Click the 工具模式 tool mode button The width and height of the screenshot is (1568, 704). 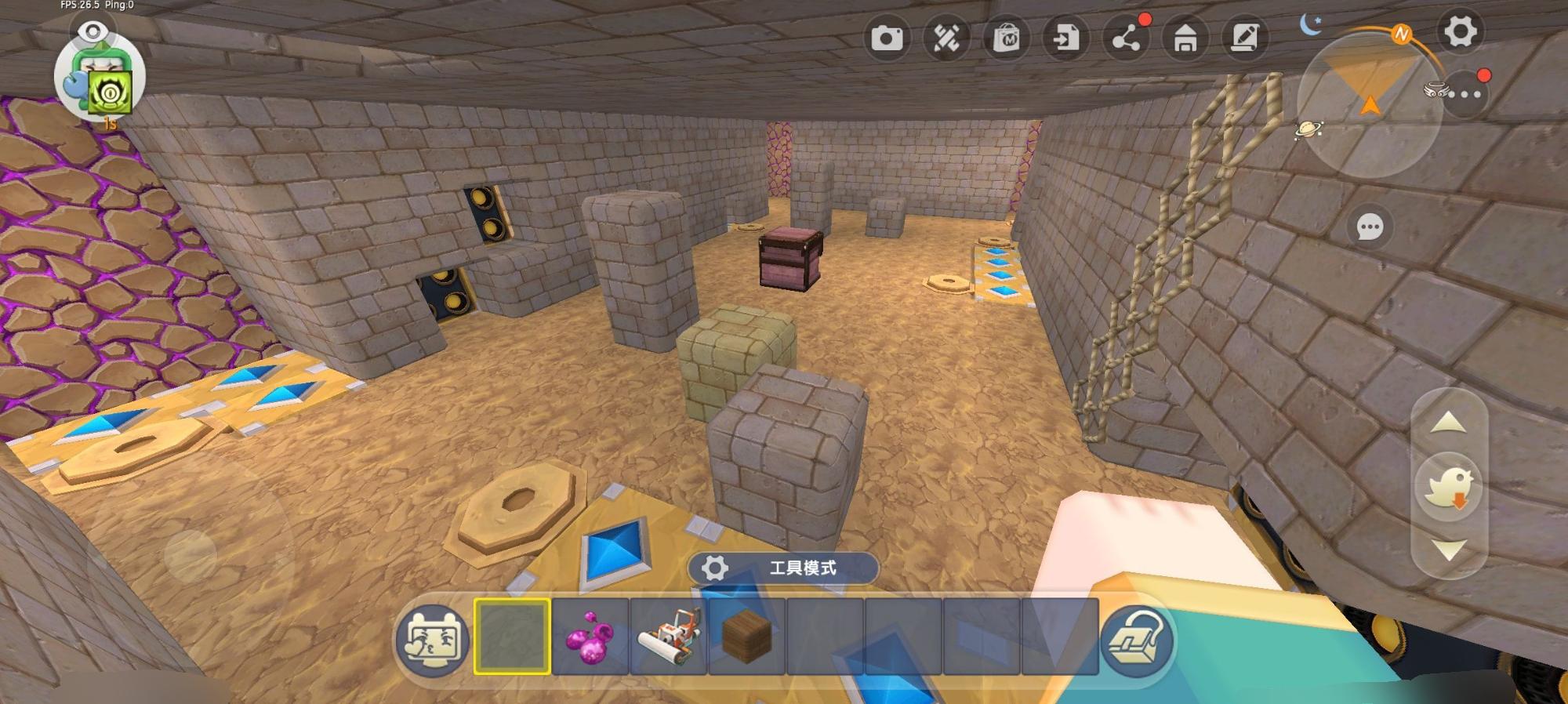pos(783,568)
